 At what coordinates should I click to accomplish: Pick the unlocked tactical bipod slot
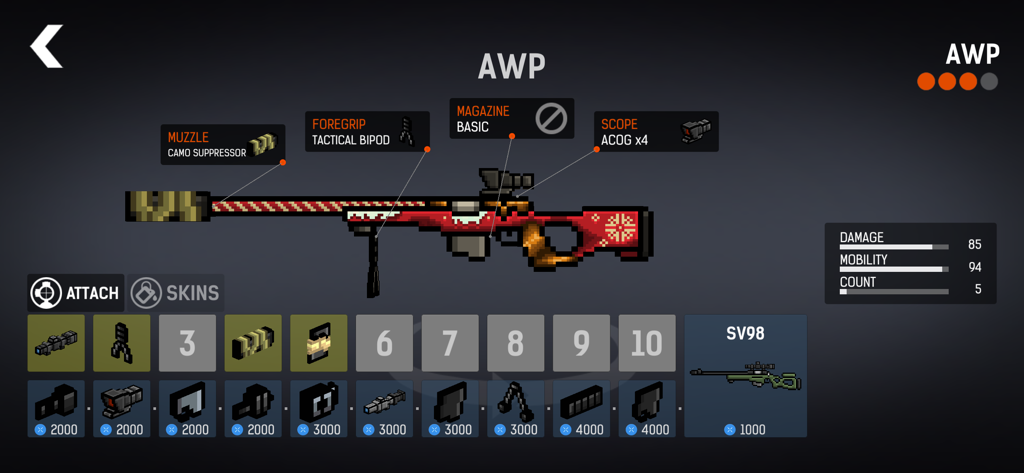point(122,343)
